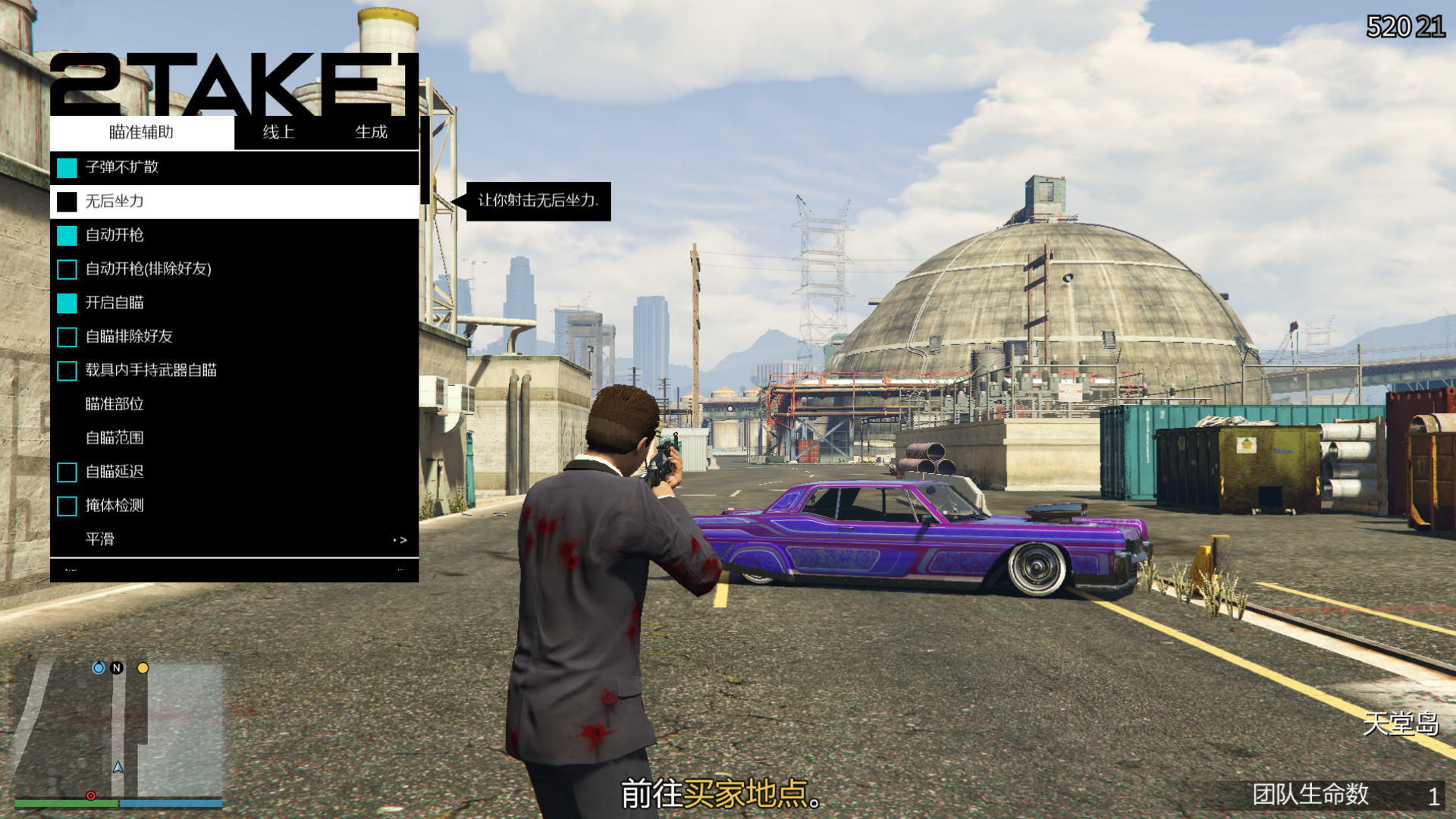The width and height of the screenshot is (1456, 819).
Task: Enable the 自瞄延迟 option
Action: [115, 472]
